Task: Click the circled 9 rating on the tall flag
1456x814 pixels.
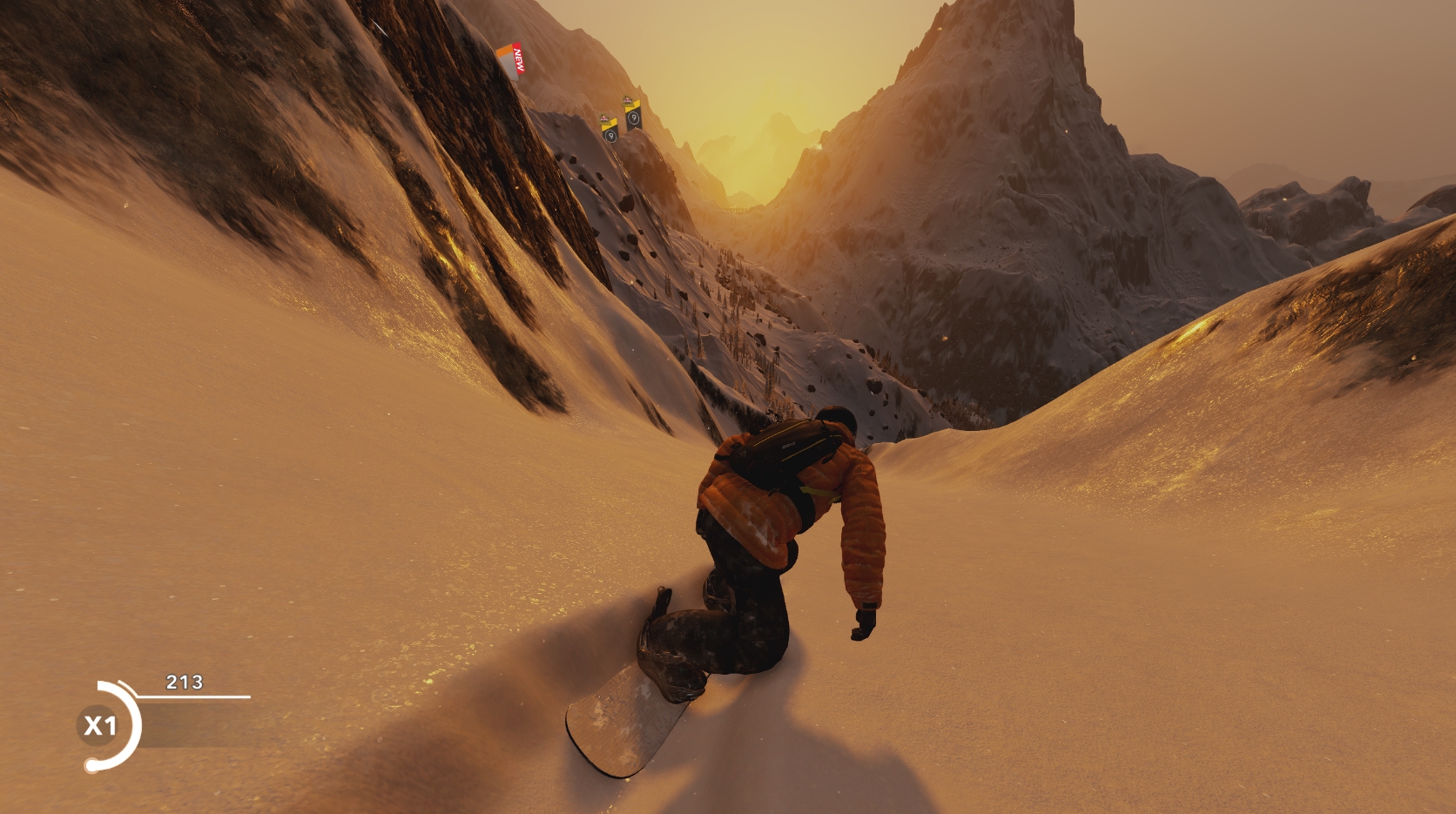Action: click(635, 118)
